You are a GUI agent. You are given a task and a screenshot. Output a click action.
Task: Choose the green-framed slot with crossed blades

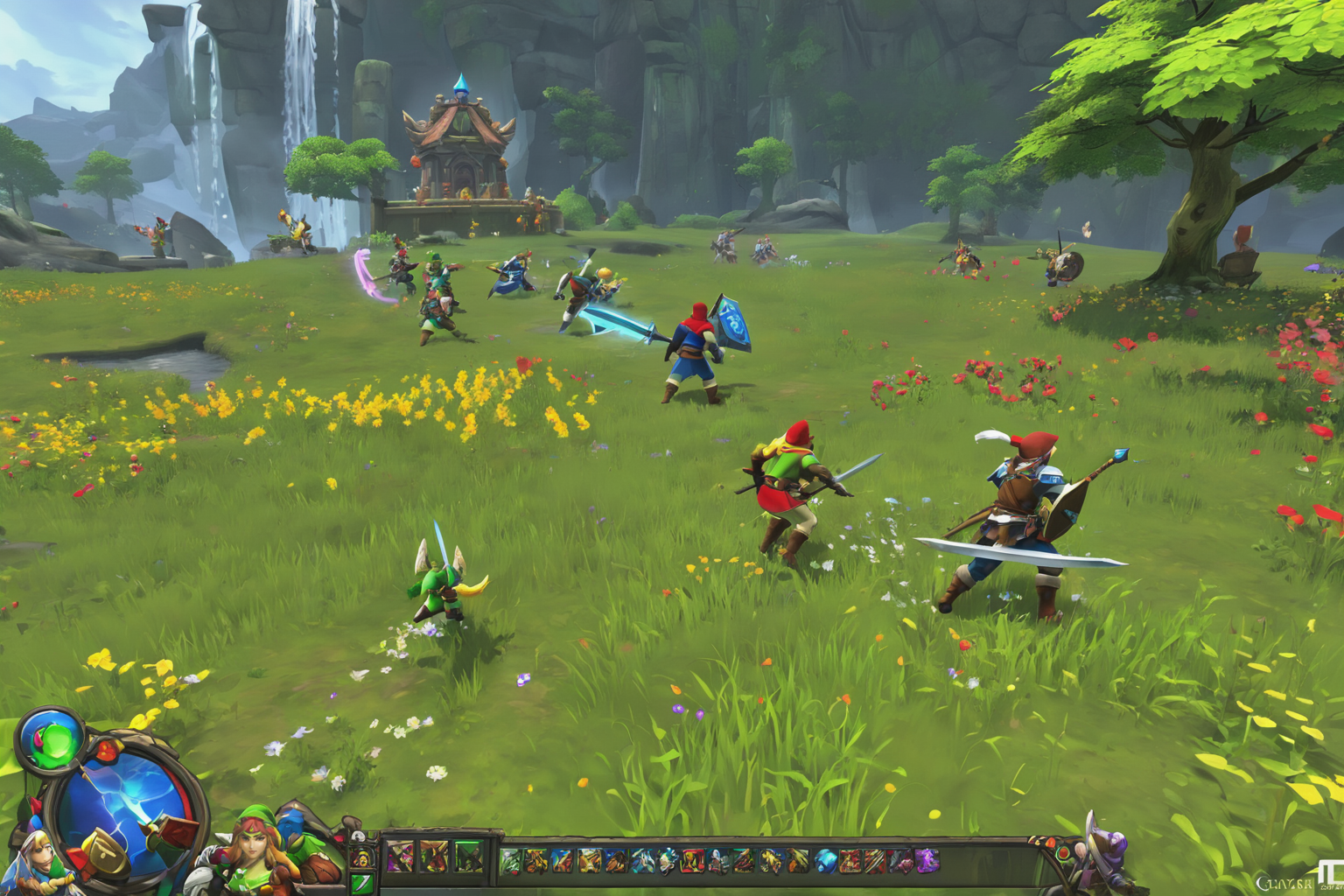pyautogui.click(x=468, y=857)
